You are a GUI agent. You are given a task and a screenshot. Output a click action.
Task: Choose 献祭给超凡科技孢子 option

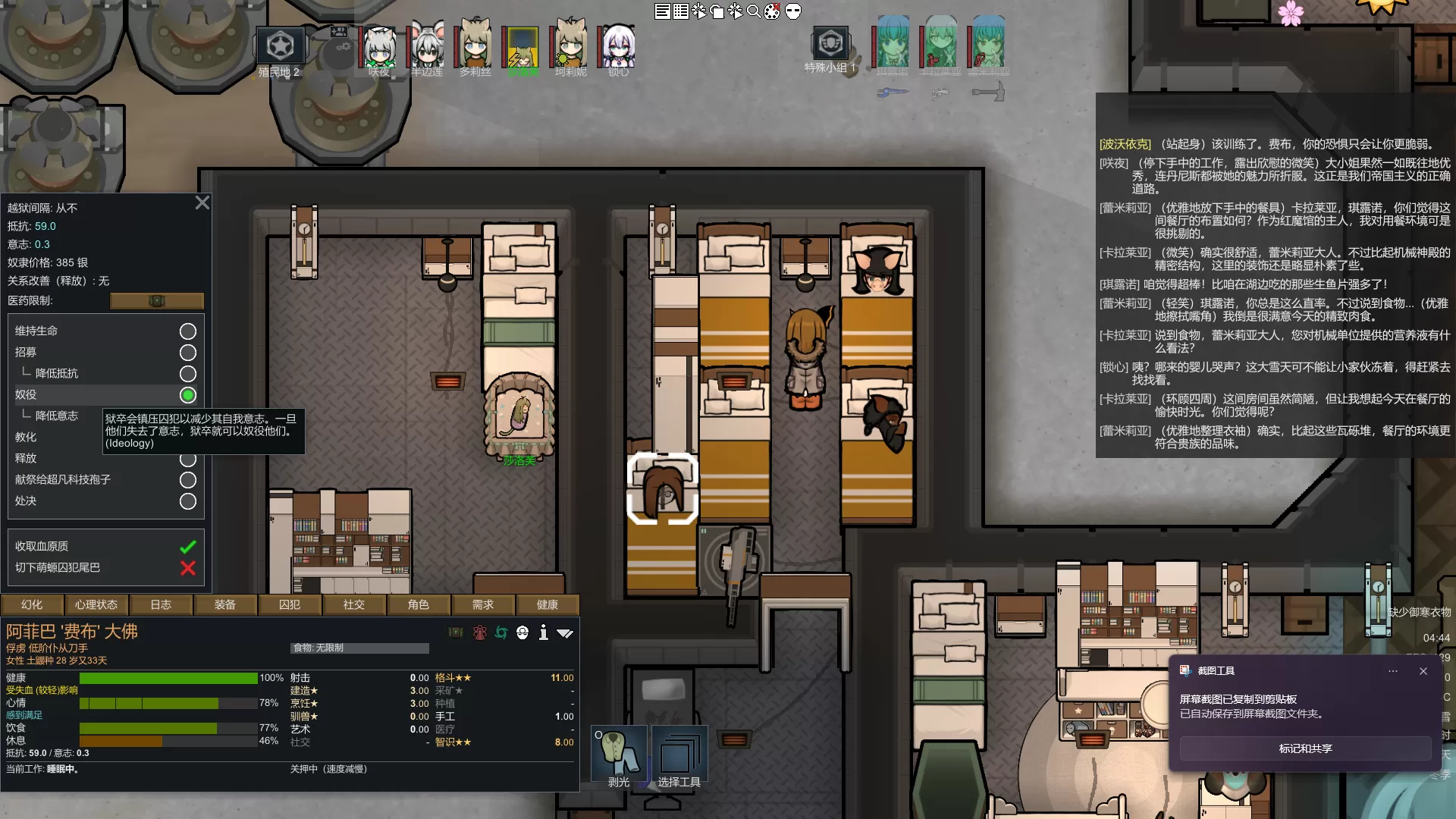187,480
